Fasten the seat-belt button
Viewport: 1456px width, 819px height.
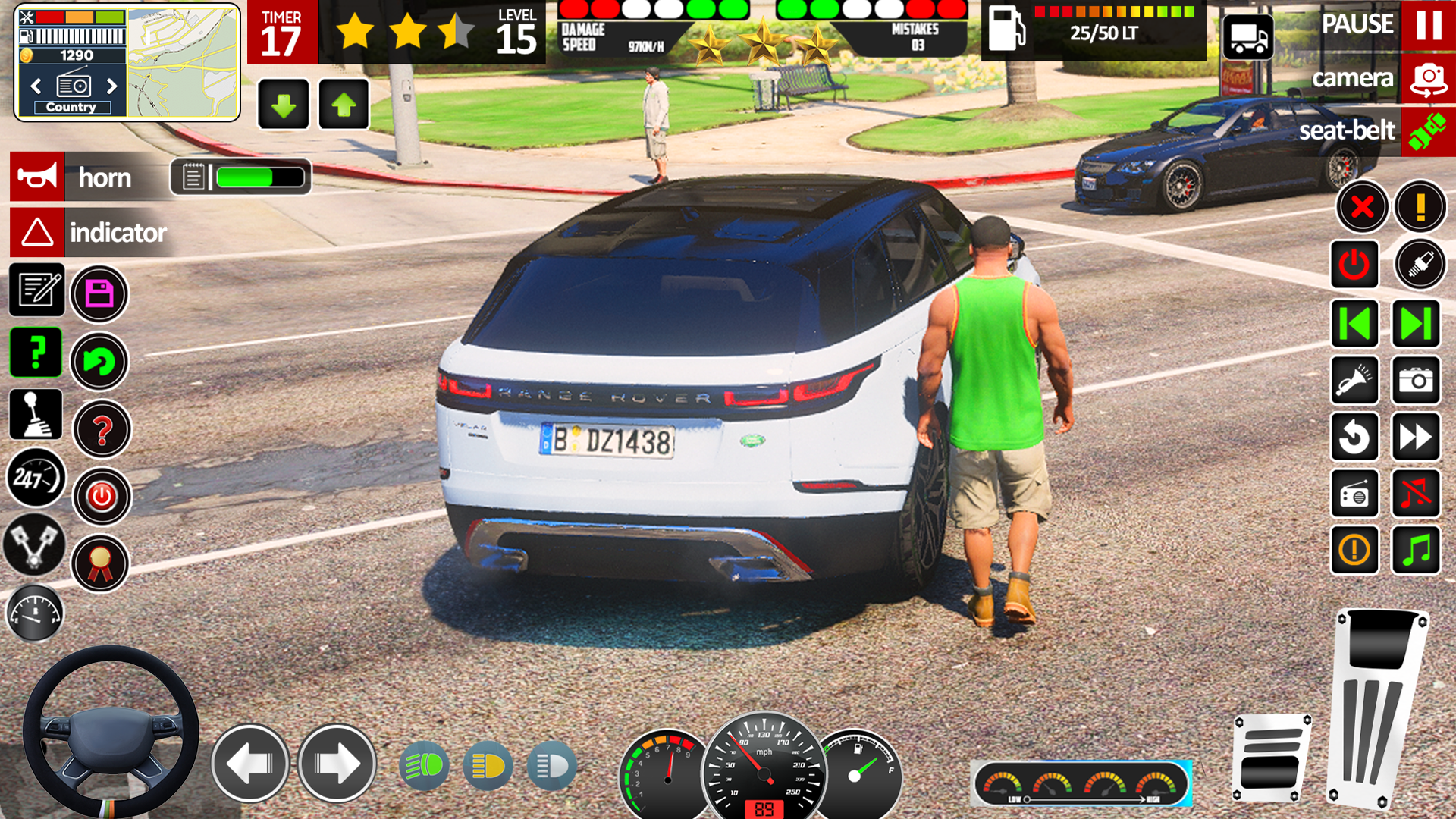[x=1428, y=131]
